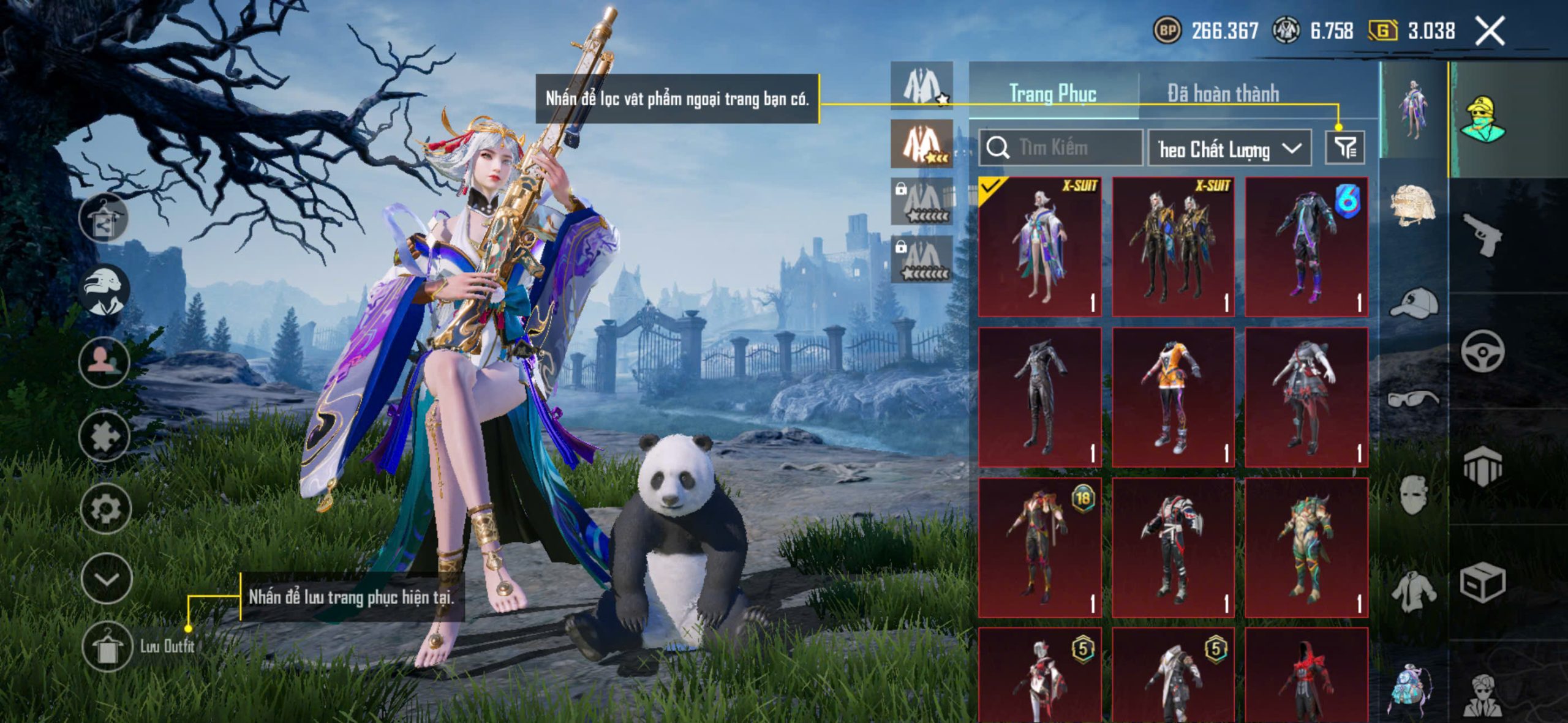Open the puzzle piece menu
Image resolution: width=1568 pixels, height=723 pixels.
(x=104, y=436)
